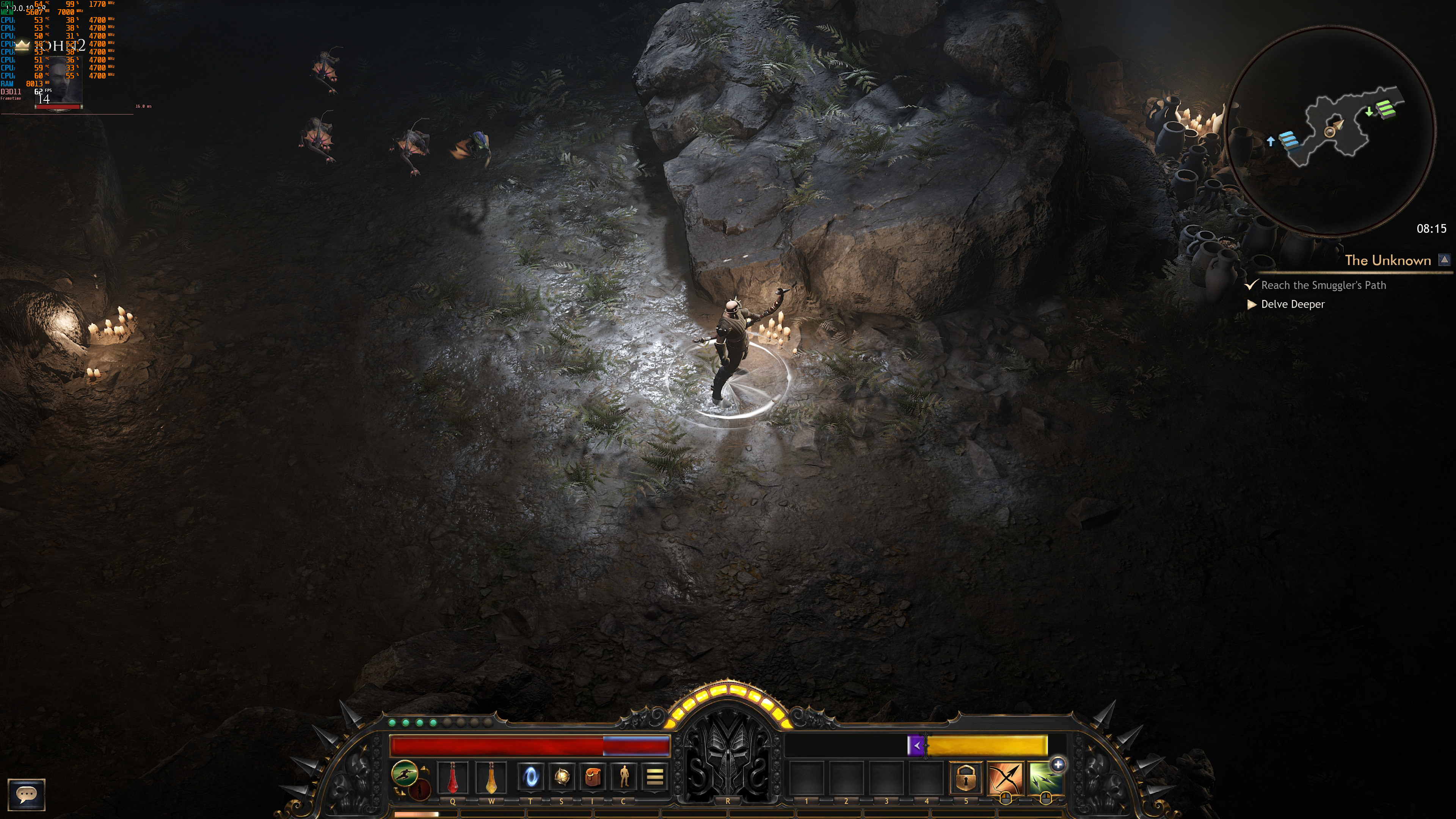This screenshot has width=1456, height=819.
Task: Collapse The Unknown quest tracker
Action: click(x=1444, y=260)
